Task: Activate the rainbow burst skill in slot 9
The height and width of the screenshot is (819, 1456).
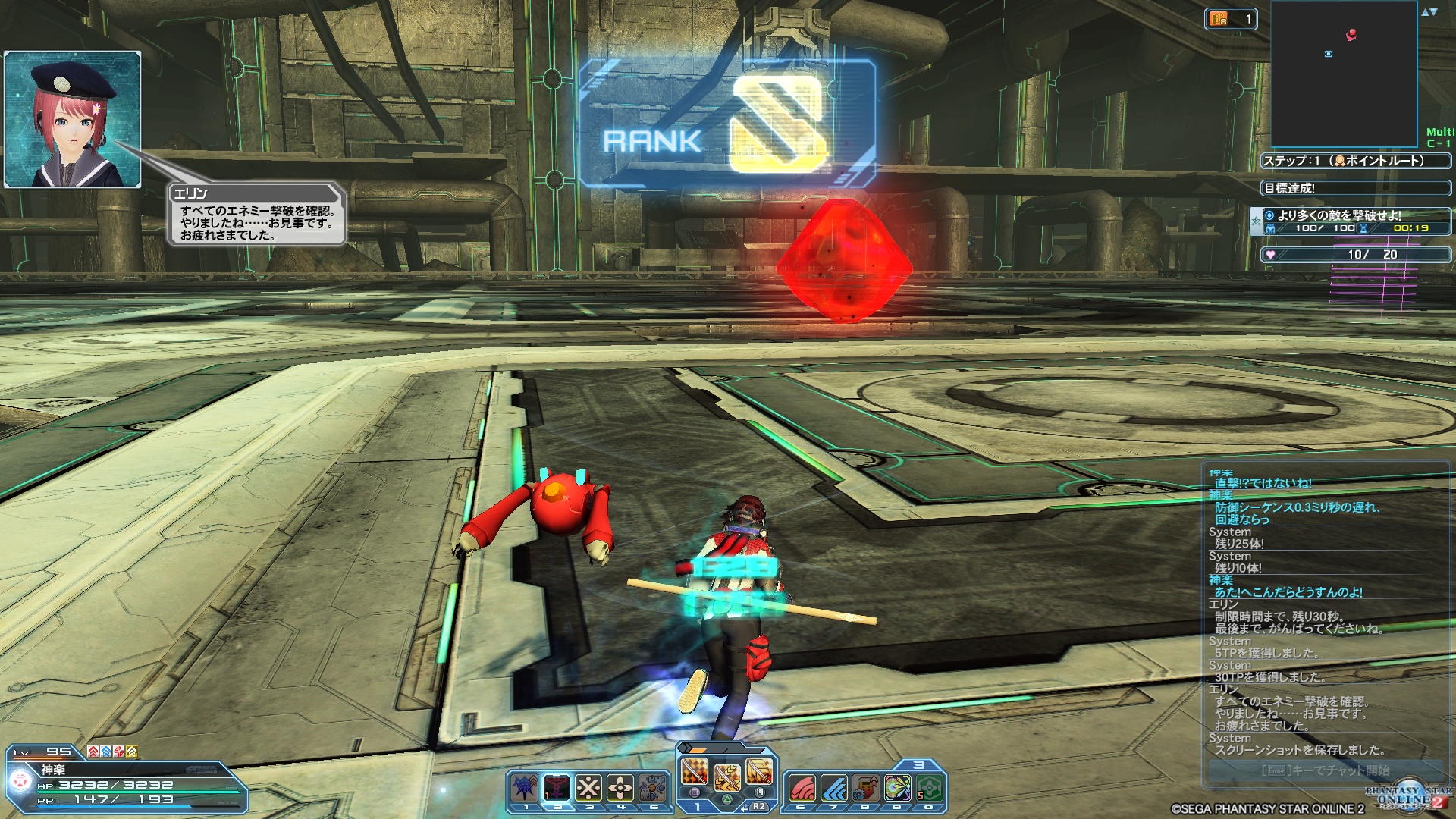Action: coord(897,789)
